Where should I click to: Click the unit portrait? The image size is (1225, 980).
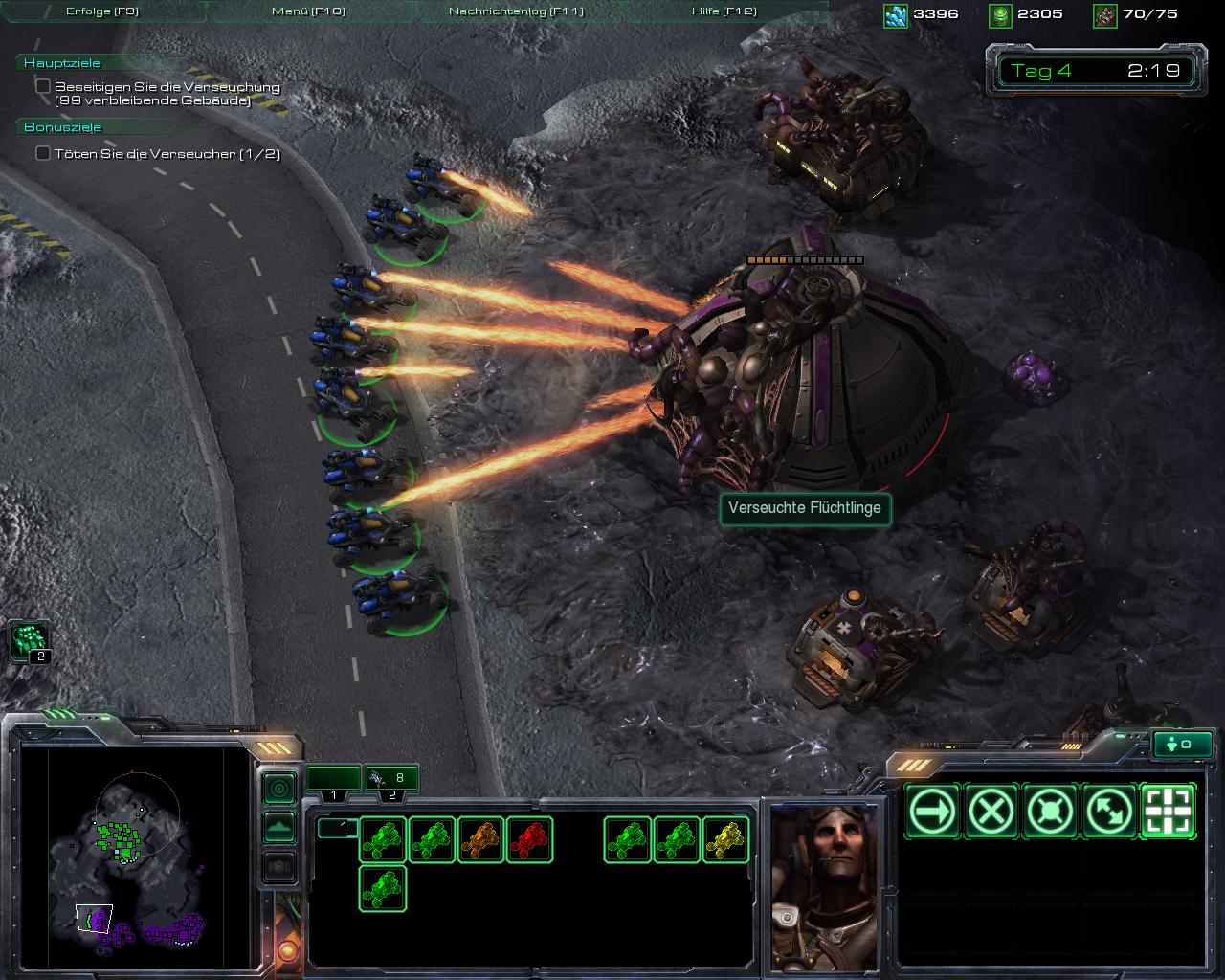(824, 885)
